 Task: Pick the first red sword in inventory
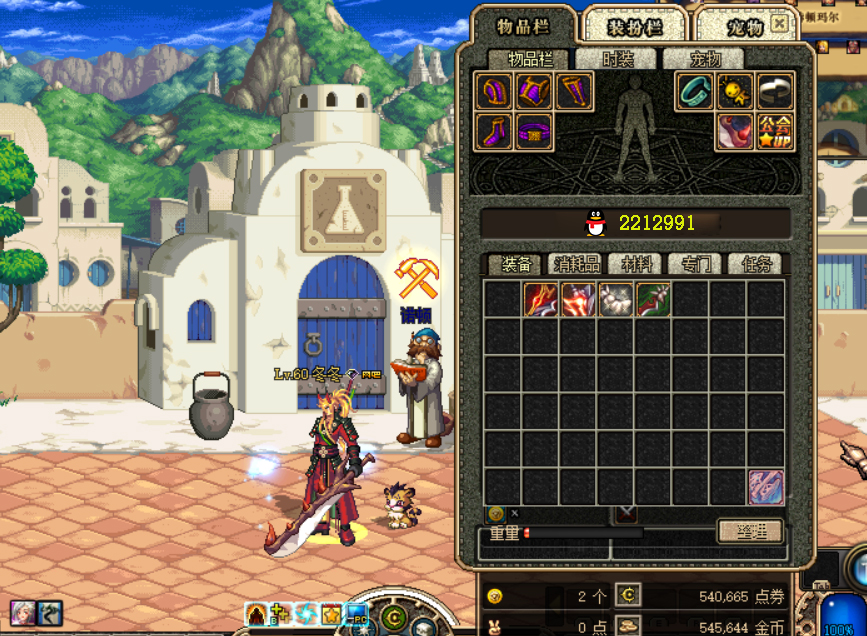point(540,299)
